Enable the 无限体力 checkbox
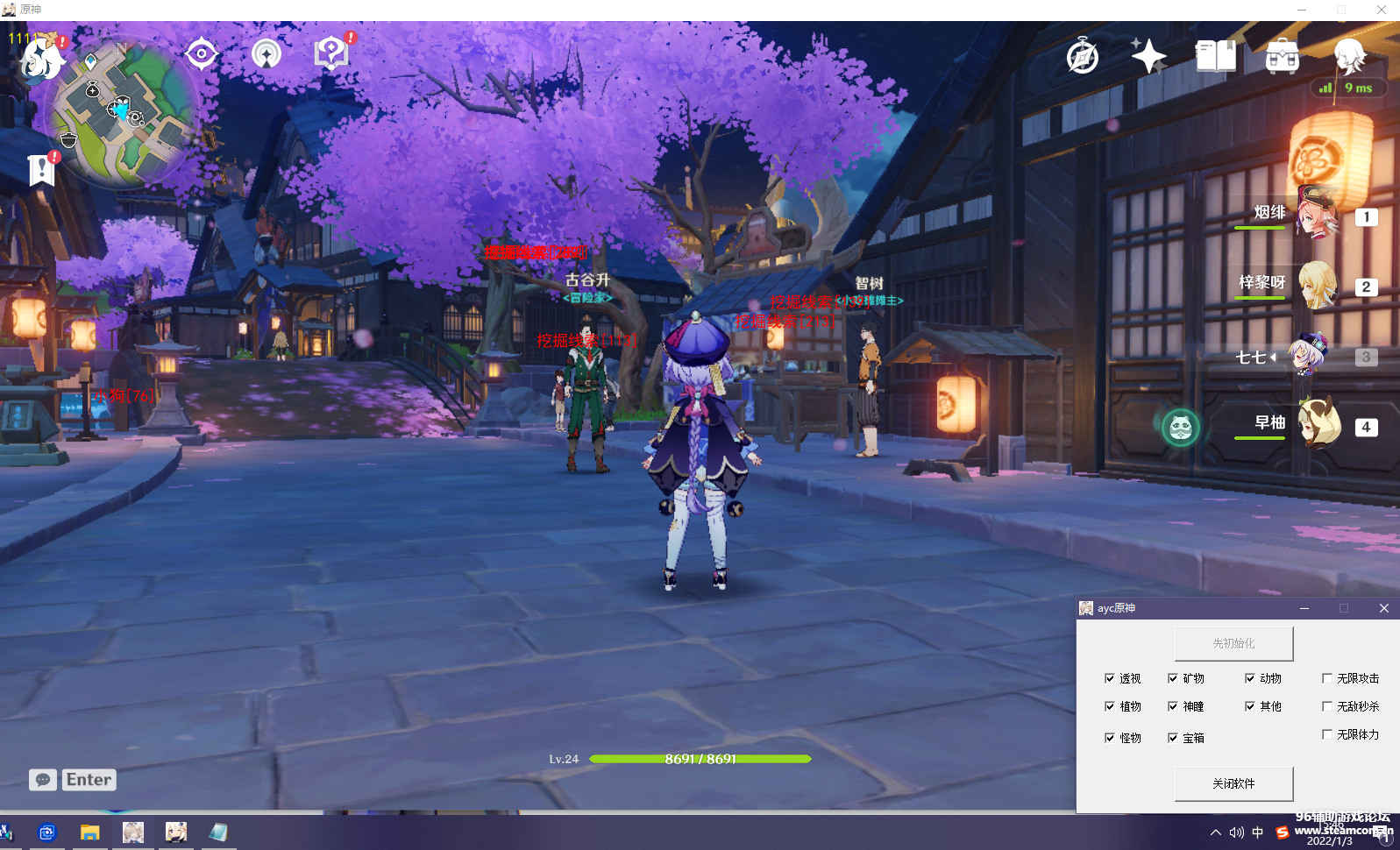This screenshot has width=1400, height=850. point(1327,734)
